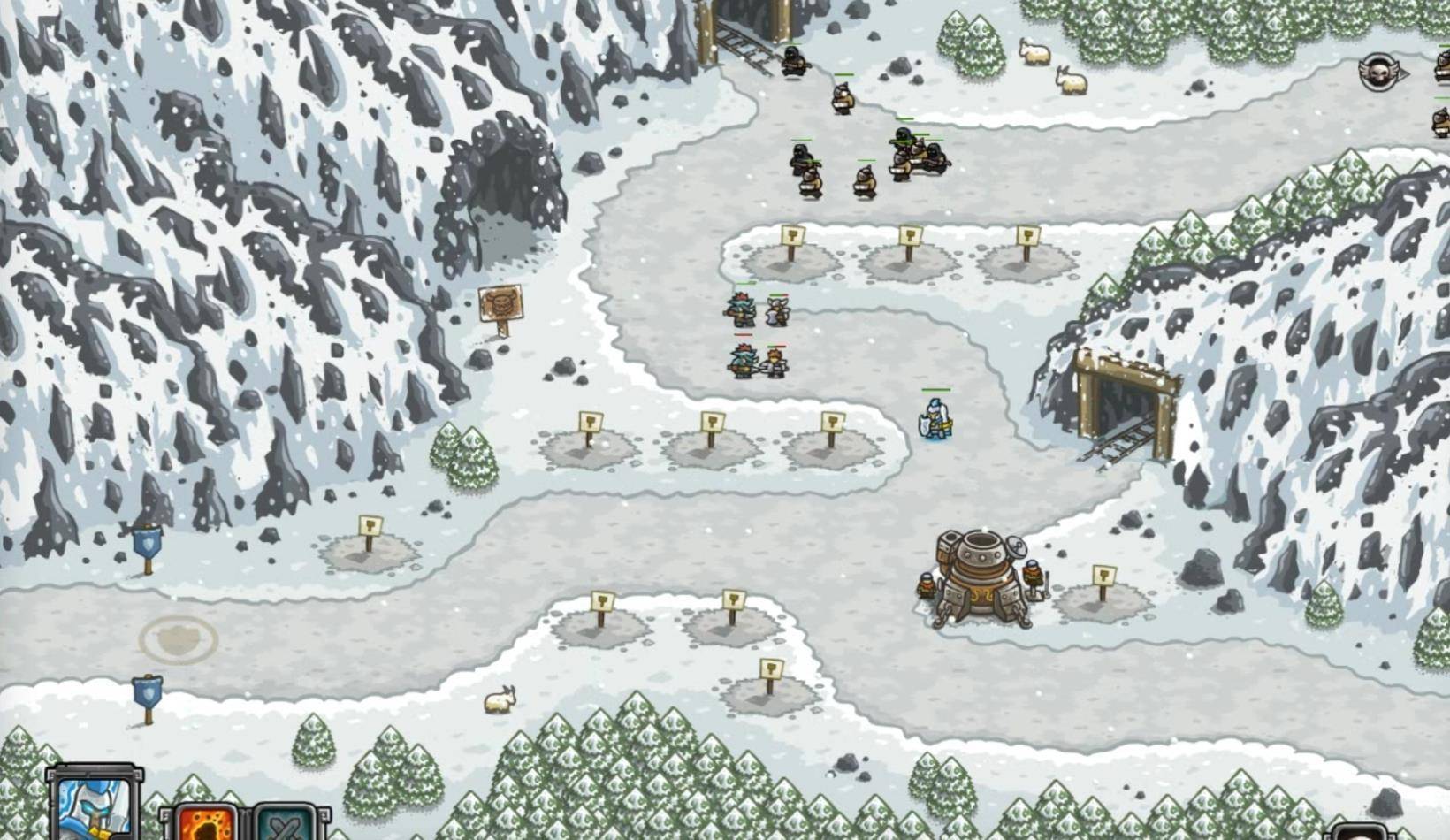1450x840 pixels.
Task: Call reinforcements with the crossed swords icon
Action: click(x=285, y=823)
